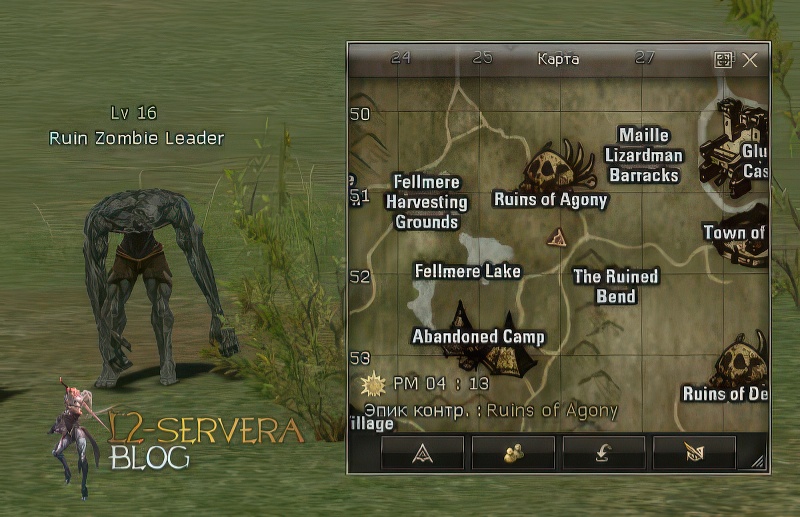Grab the map window resize corner
The image size is (800, 517).
pos(757,462)
